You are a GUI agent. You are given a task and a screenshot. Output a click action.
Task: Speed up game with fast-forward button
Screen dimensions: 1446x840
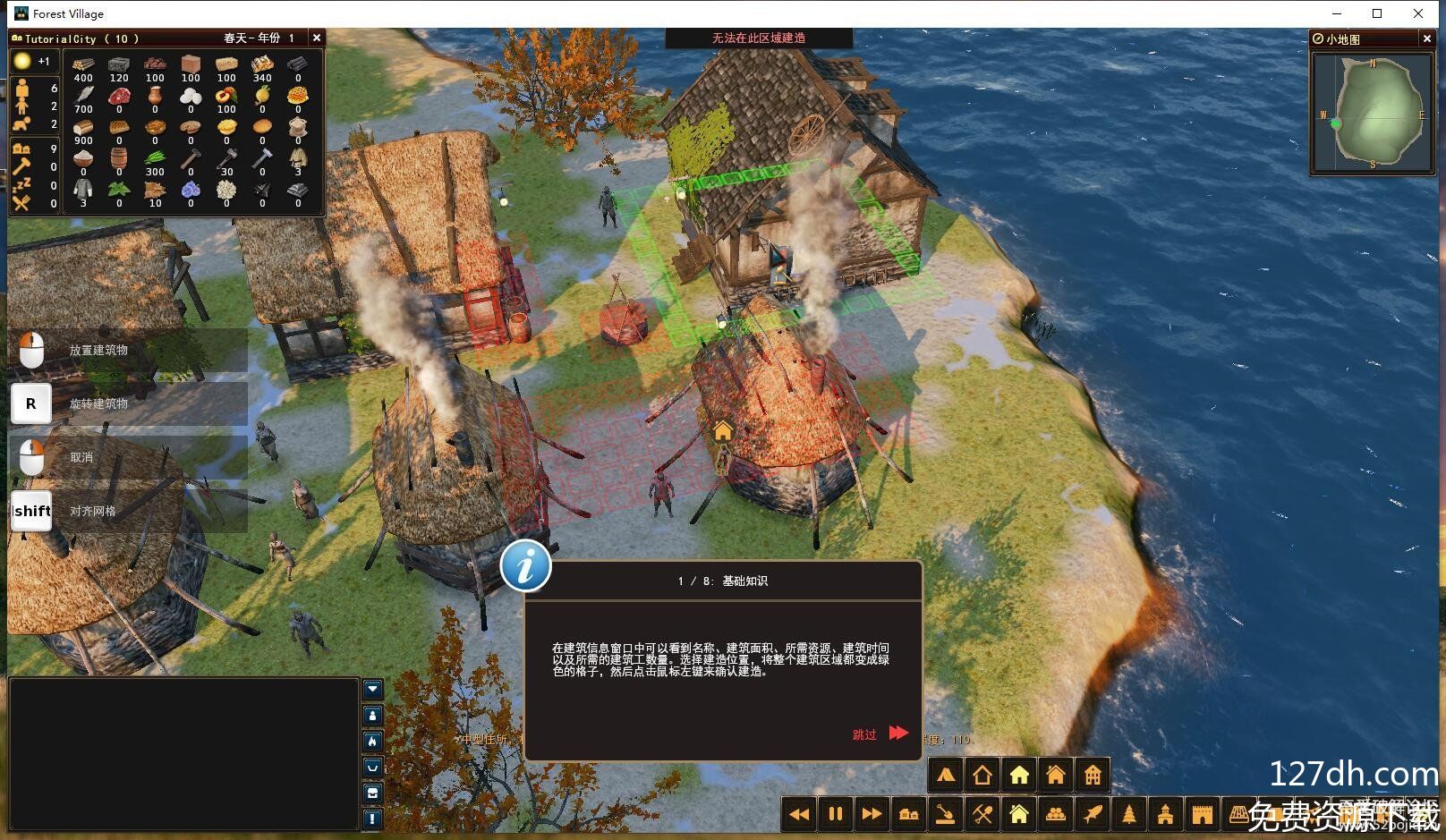(872, 814)
